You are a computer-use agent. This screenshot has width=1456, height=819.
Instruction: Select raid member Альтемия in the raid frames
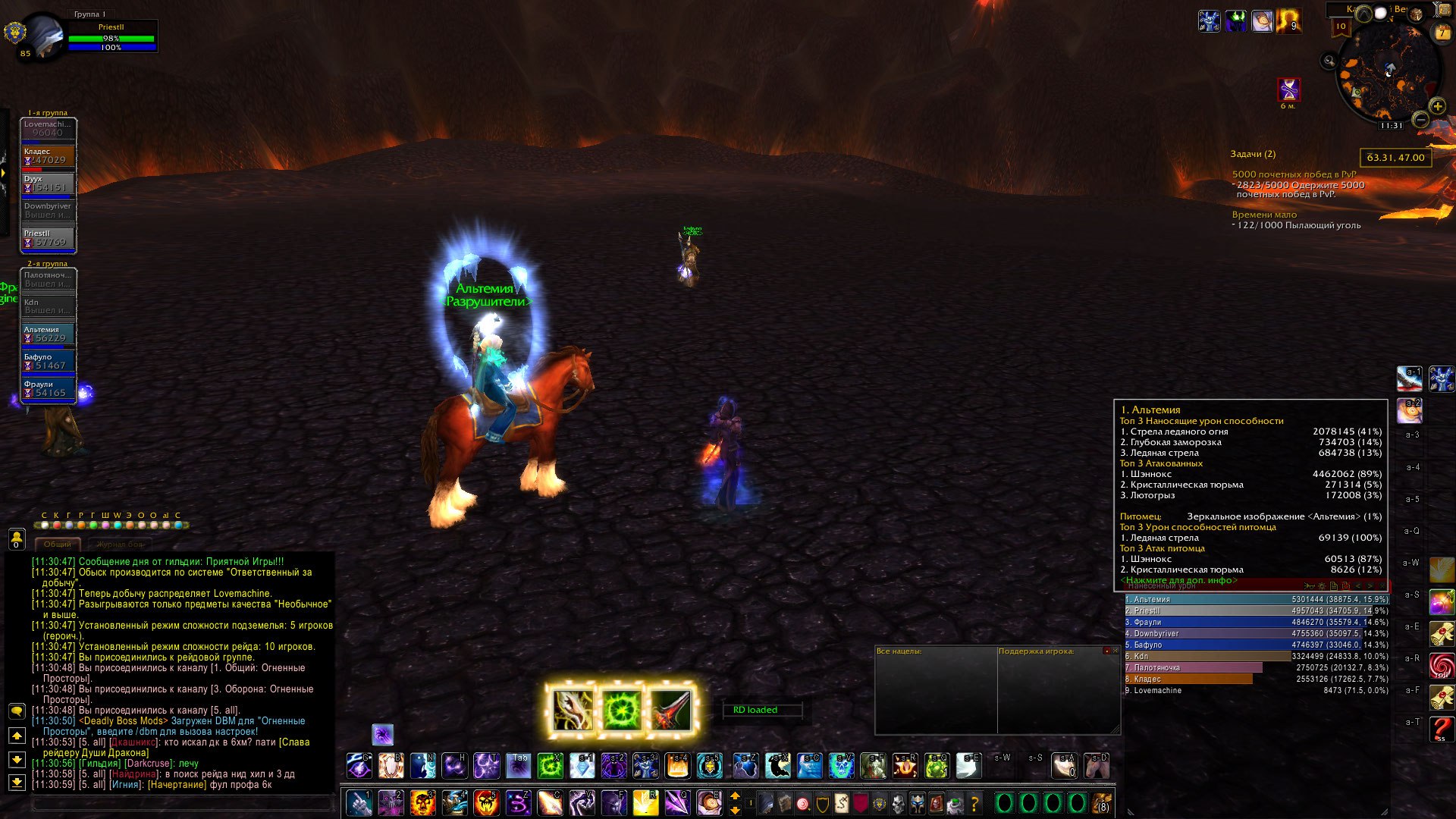coord(49,334)
